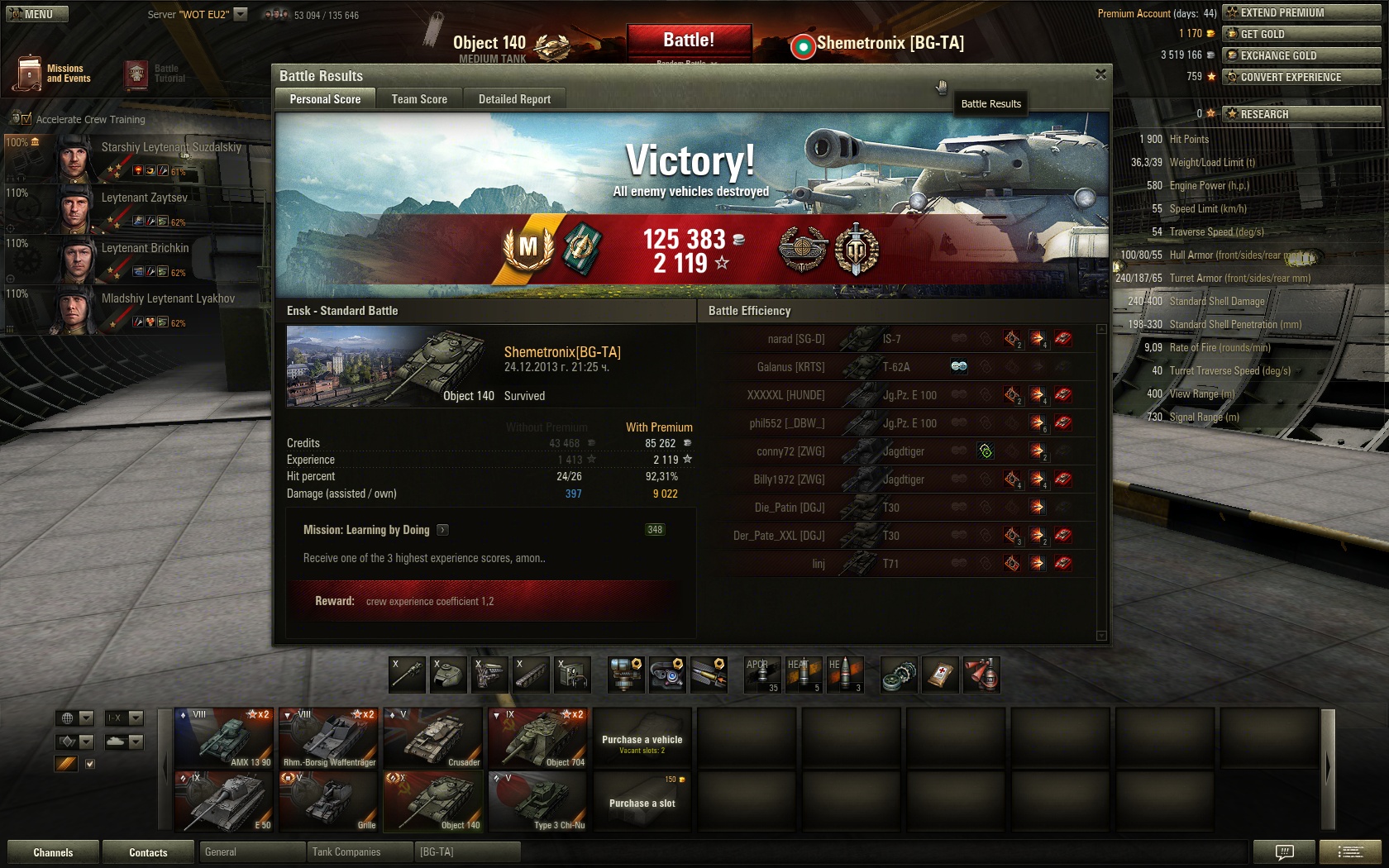The width and height of the screenshot is (1389, 868).
Task: Choose the E 50 tank in the carousel
Action: click(224, 801)
